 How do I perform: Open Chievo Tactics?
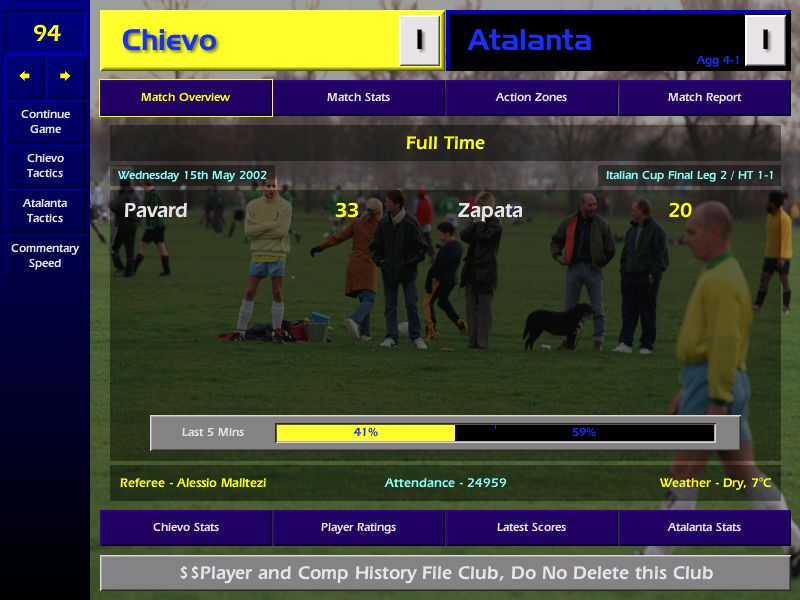[x=45, y=166]
